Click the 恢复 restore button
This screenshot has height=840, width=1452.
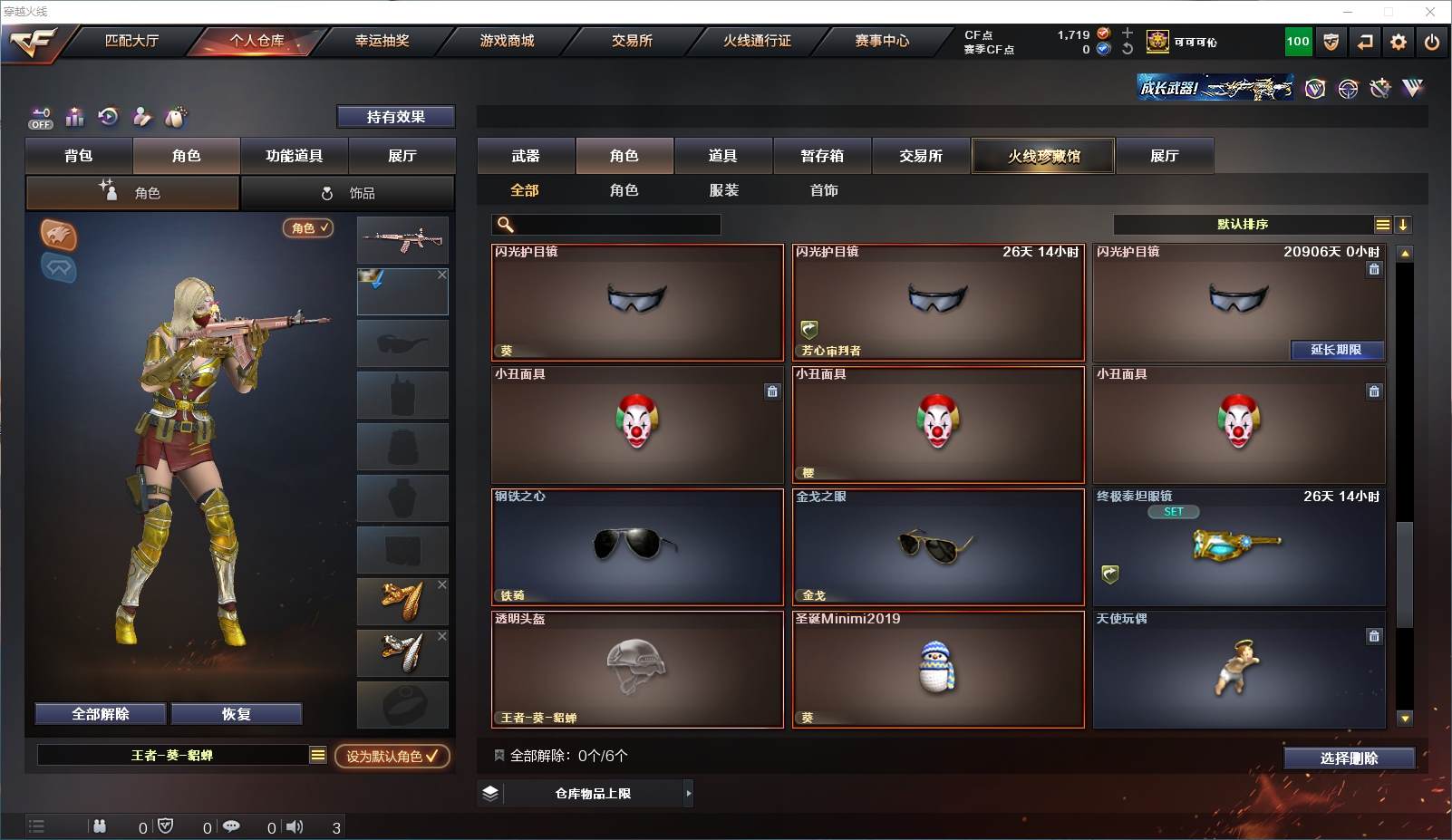click(x=236, y=714)
